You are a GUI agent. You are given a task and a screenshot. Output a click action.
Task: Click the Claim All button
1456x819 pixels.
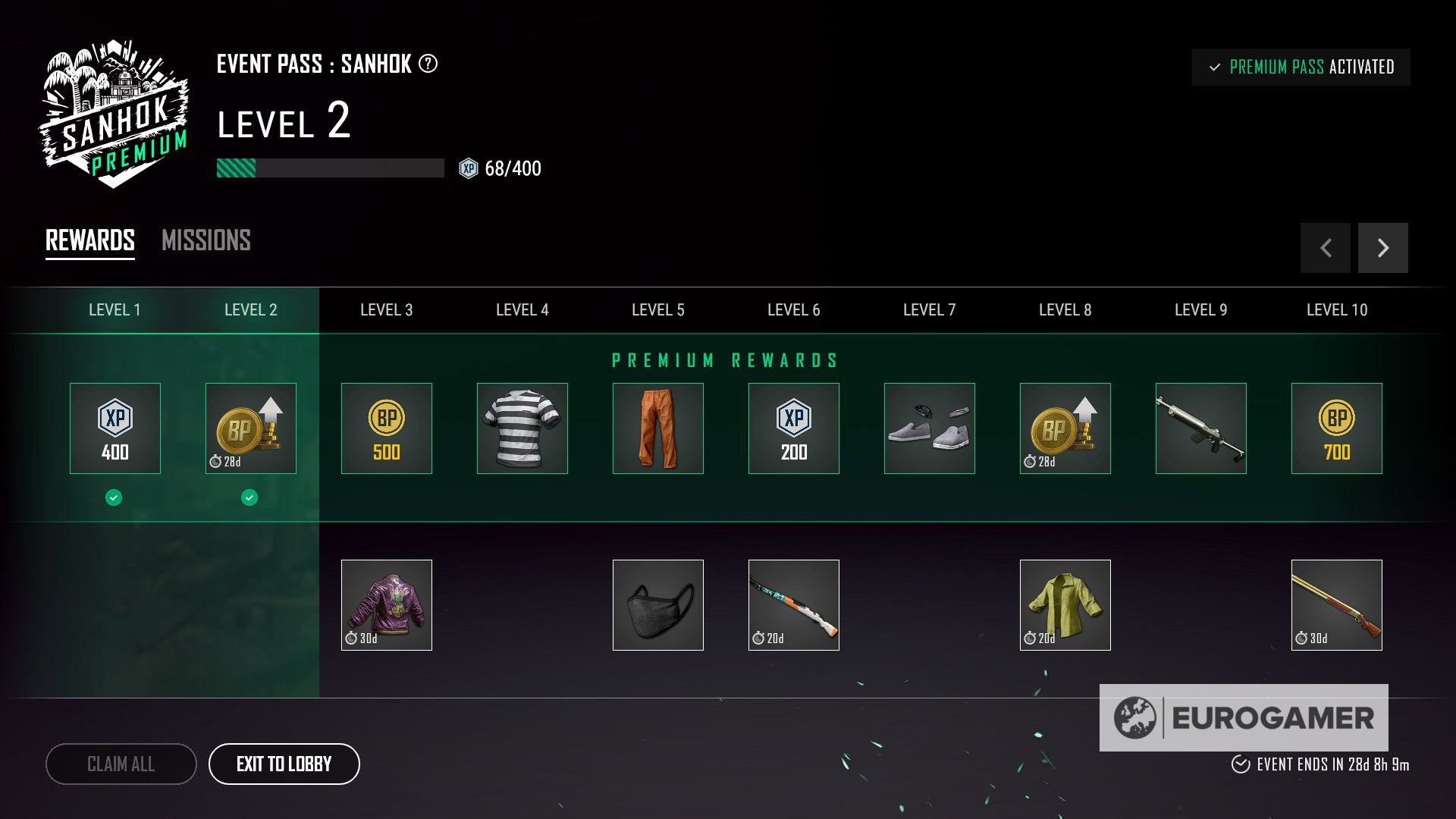tap(121, 764)
